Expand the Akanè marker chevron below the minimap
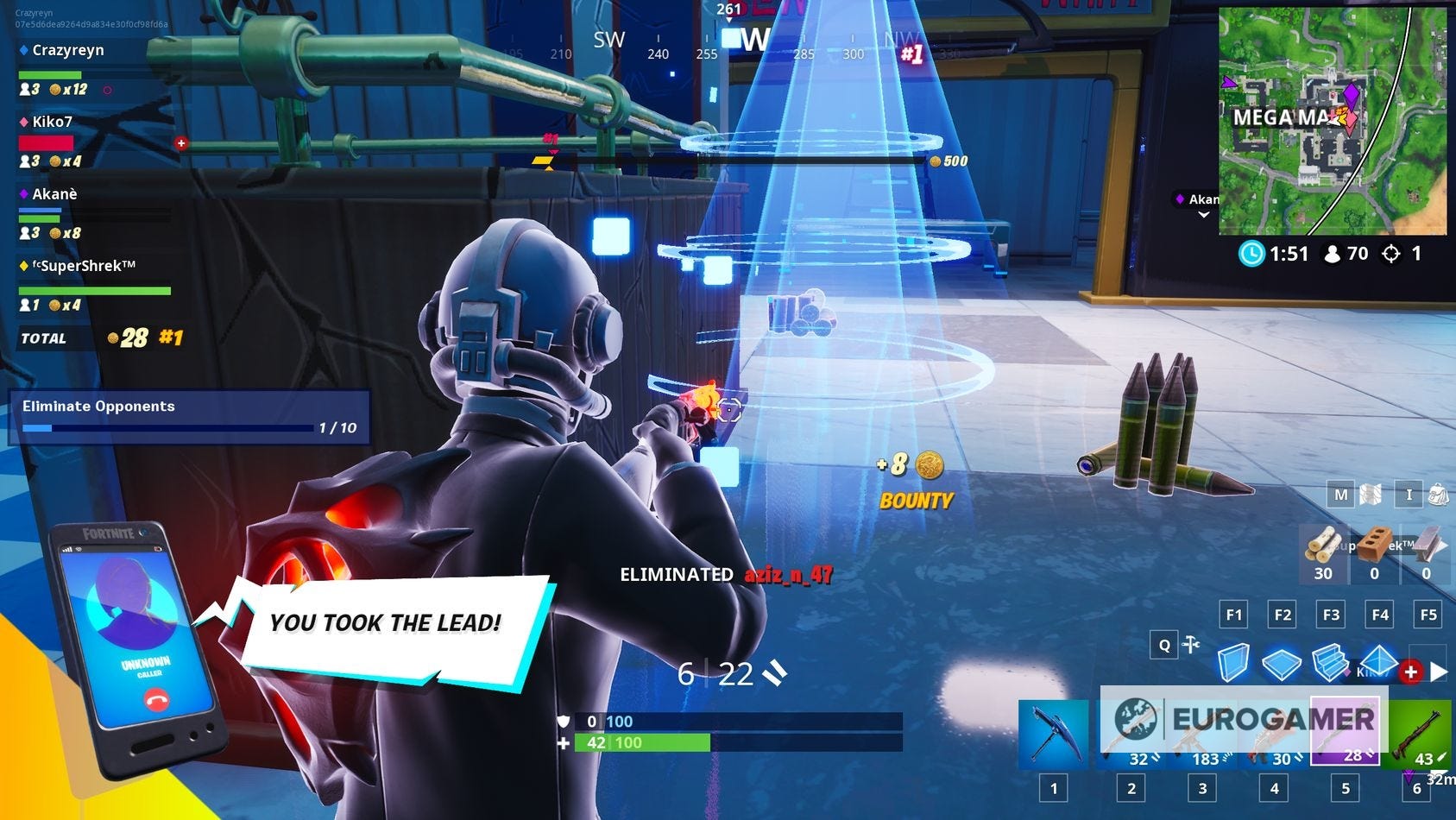Screen dimensions: 1456x820 click(1203, 212)
